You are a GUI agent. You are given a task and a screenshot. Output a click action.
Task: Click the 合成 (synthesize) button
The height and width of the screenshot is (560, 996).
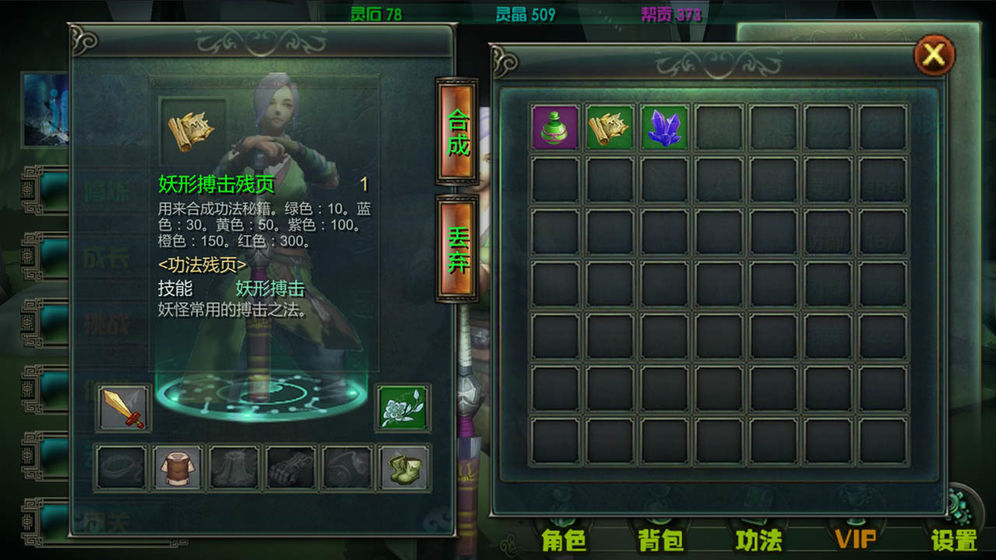457,132
